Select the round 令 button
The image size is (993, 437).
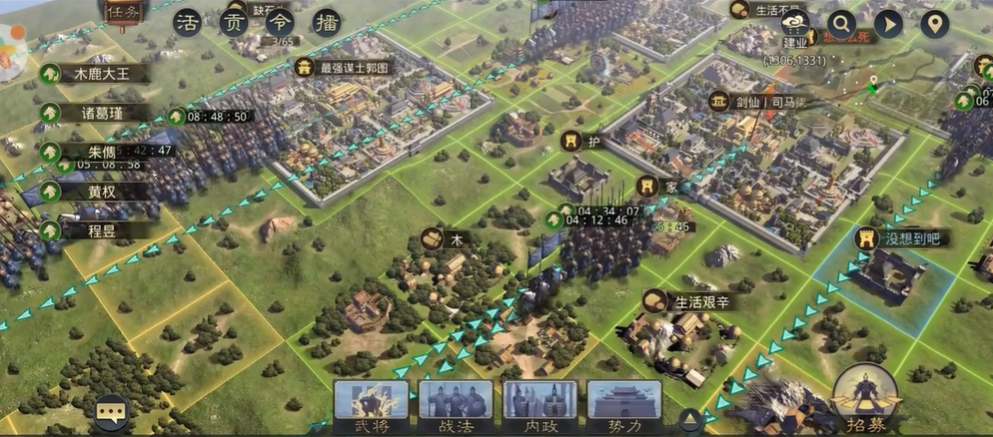279,23
